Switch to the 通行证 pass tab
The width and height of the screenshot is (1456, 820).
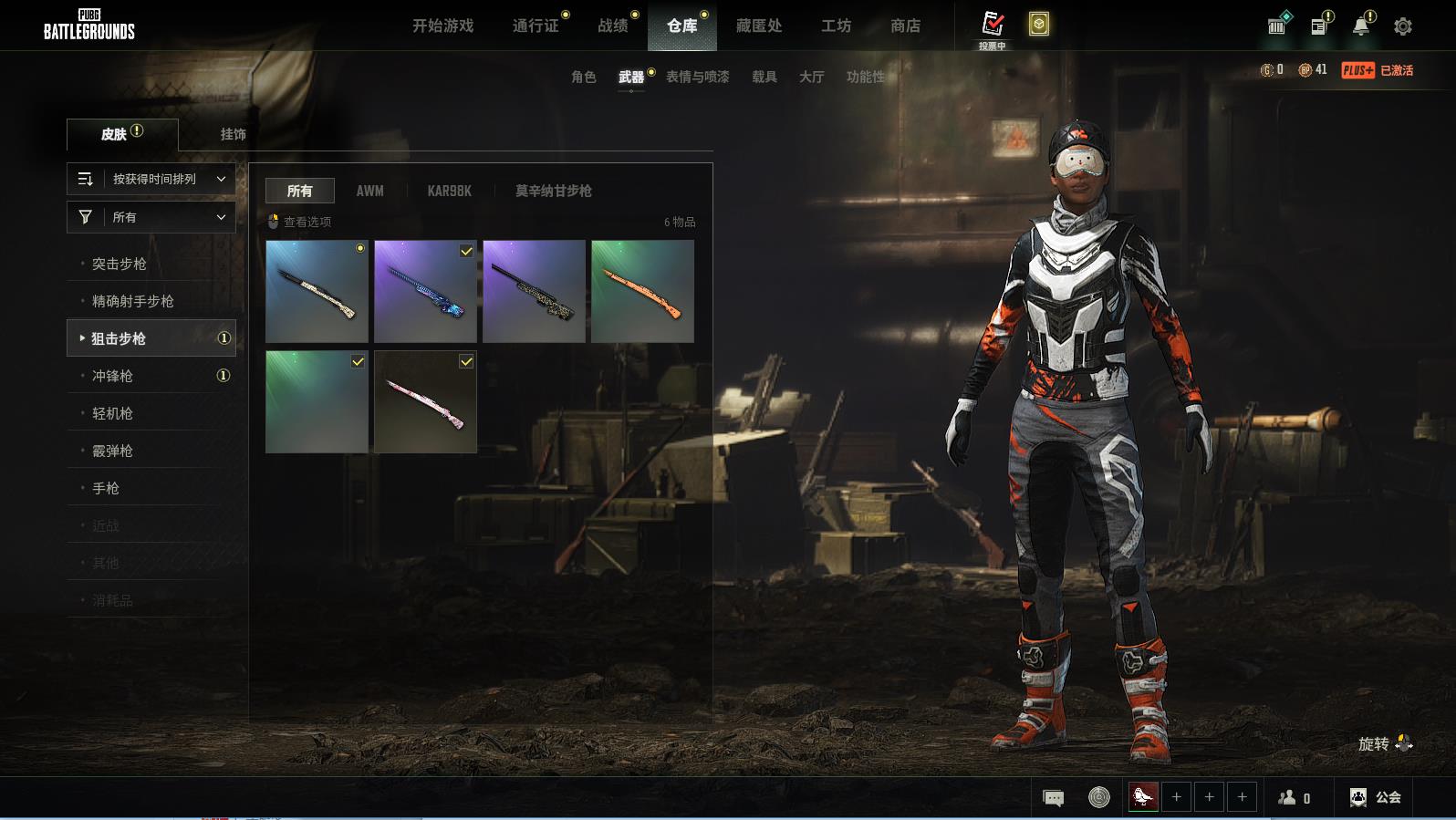[536, 26]
